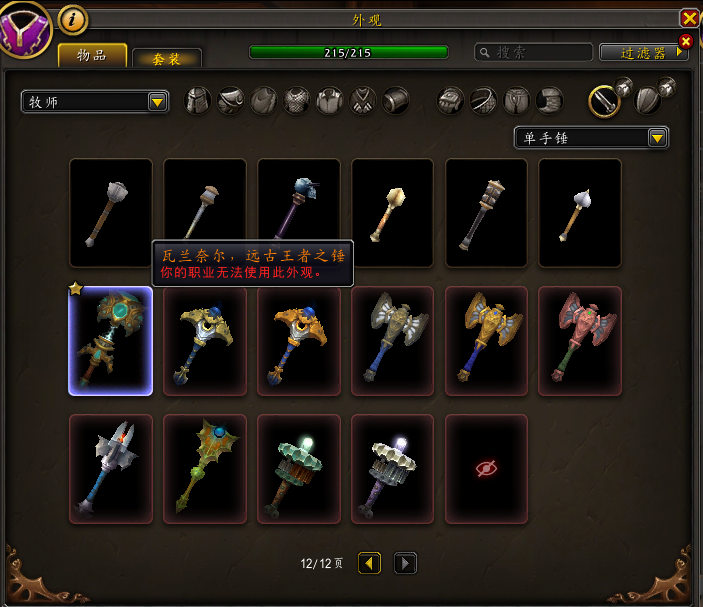The image size is (703, 607).
Task: Switch to the 套装 sets tab
Action: 167,59
